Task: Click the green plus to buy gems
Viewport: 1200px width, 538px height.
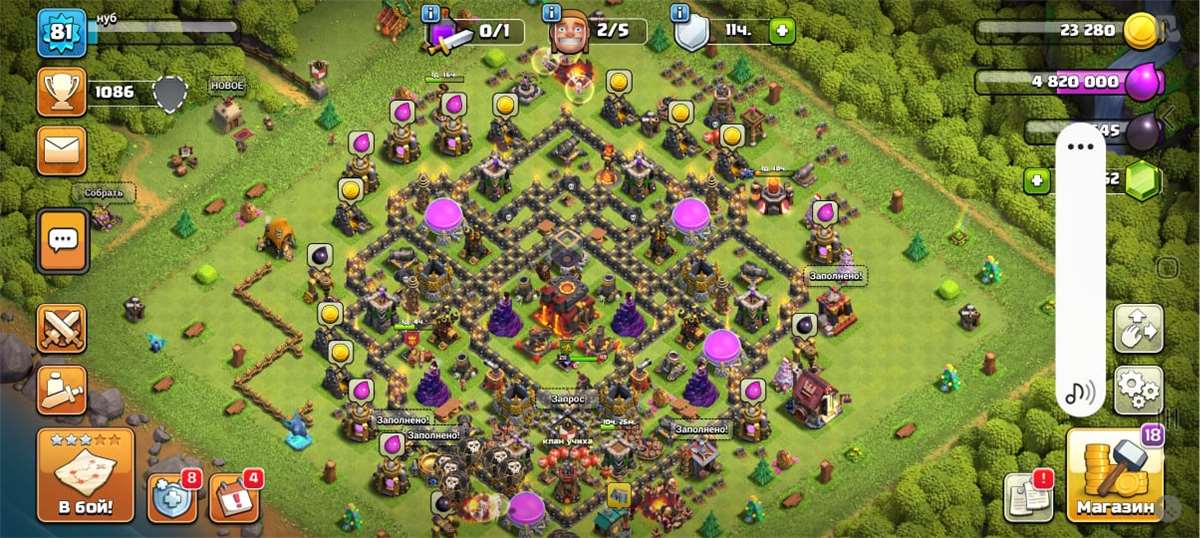Action: point(1037,181)
